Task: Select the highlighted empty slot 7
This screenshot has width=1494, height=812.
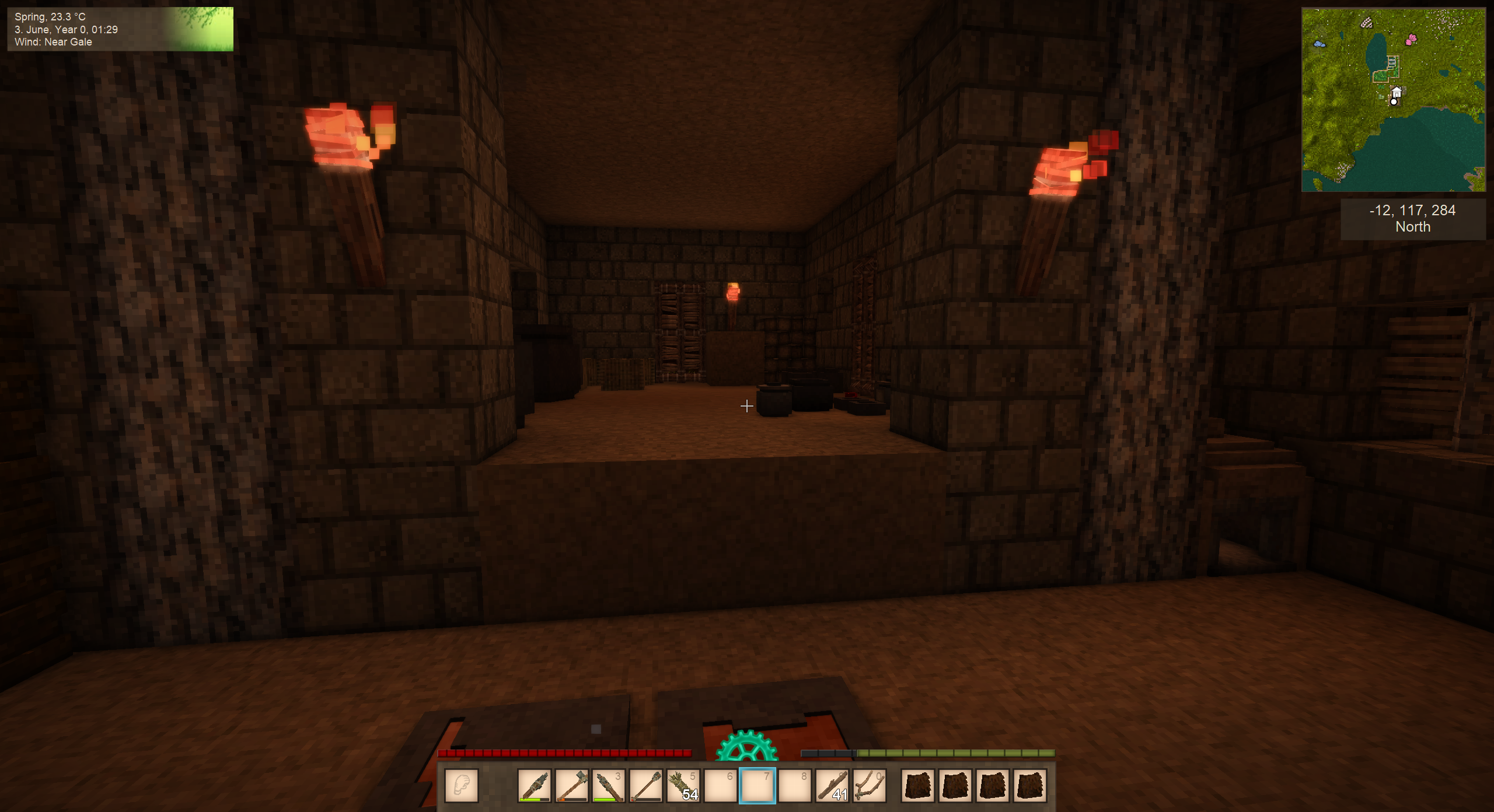Action: pyautogui.click(x=758, y=786)
